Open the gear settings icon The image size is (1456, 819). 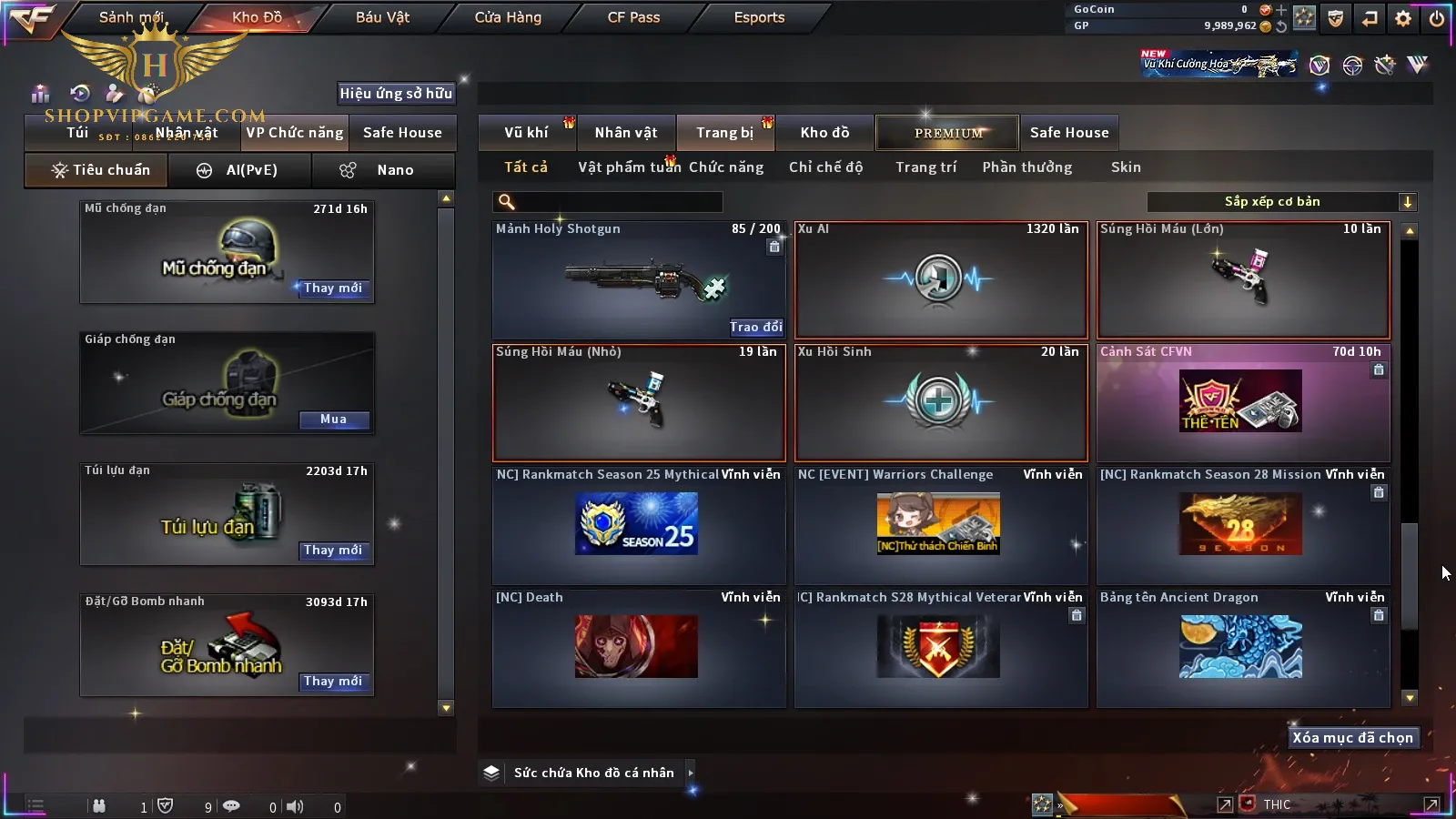click(1403, 18)
